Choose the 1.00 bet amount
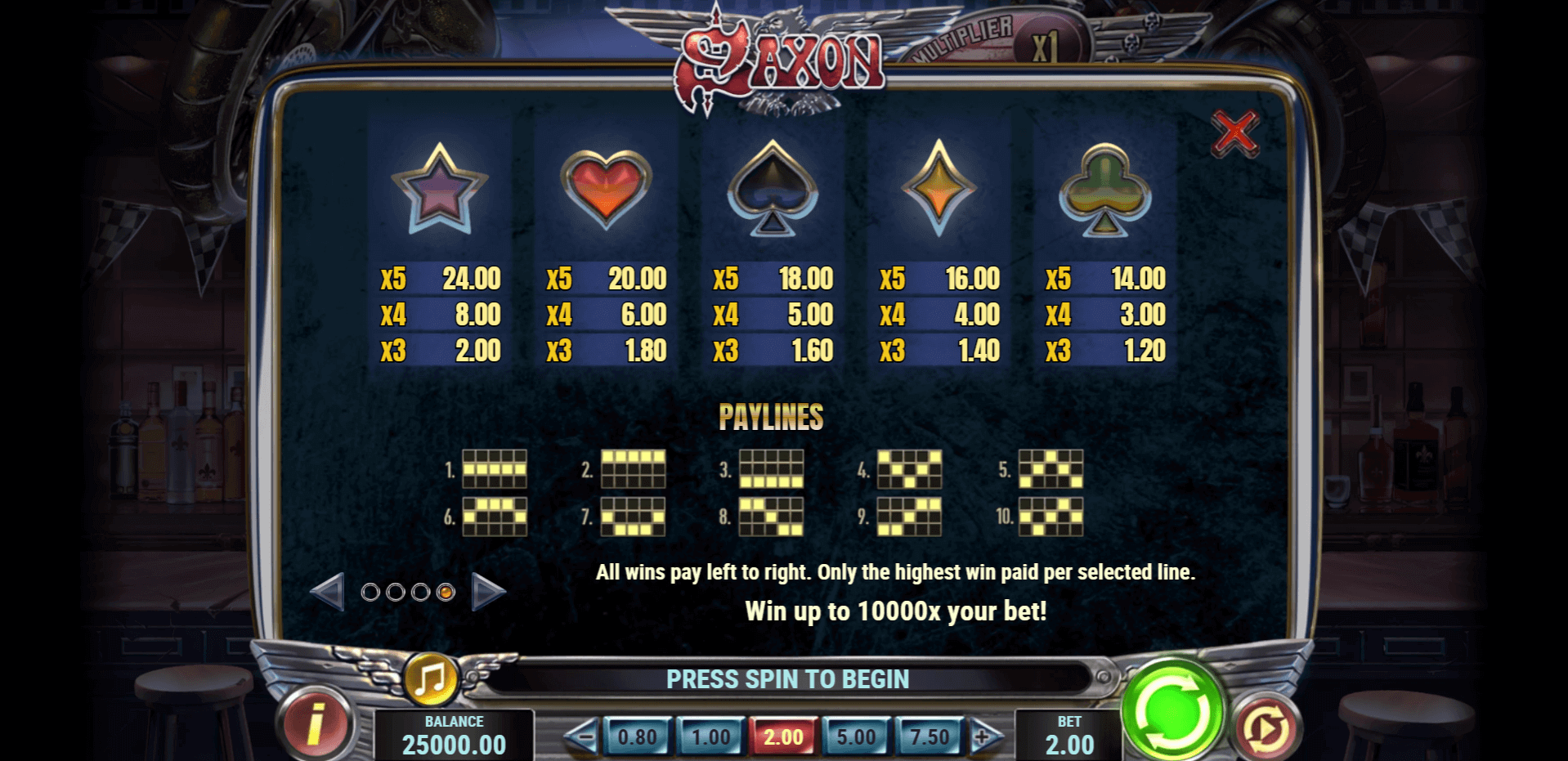 tap(710, 737)
